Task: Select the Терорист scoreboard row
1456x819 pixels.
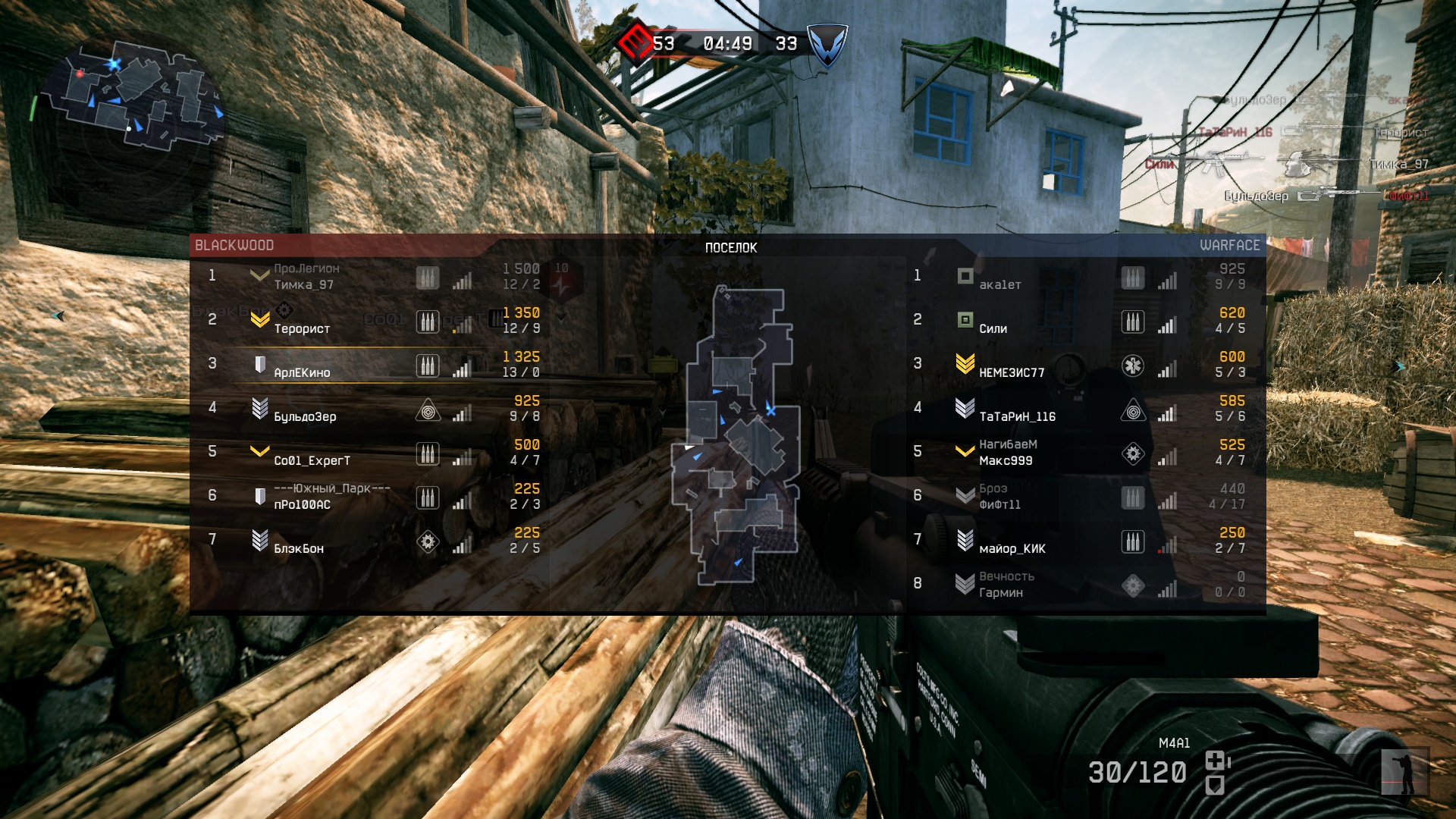Action: 302,329
